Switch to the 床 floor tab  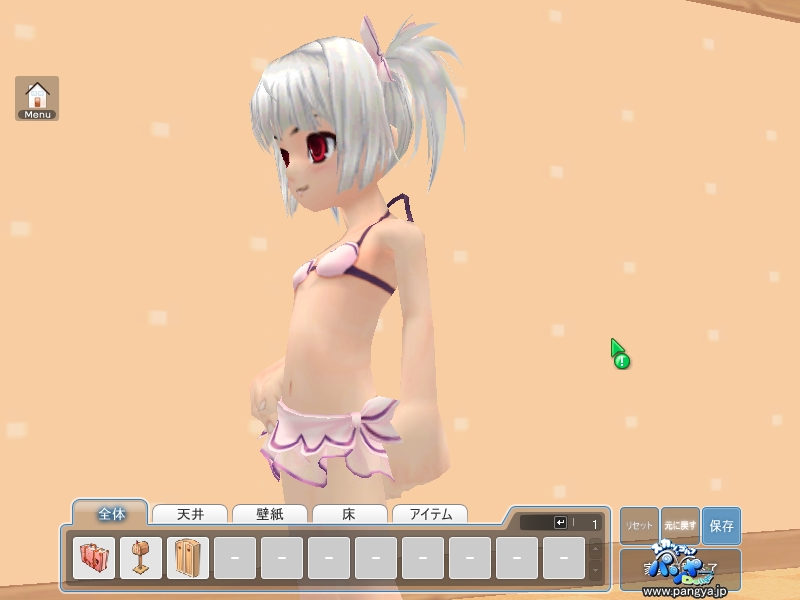pos(349,515)
